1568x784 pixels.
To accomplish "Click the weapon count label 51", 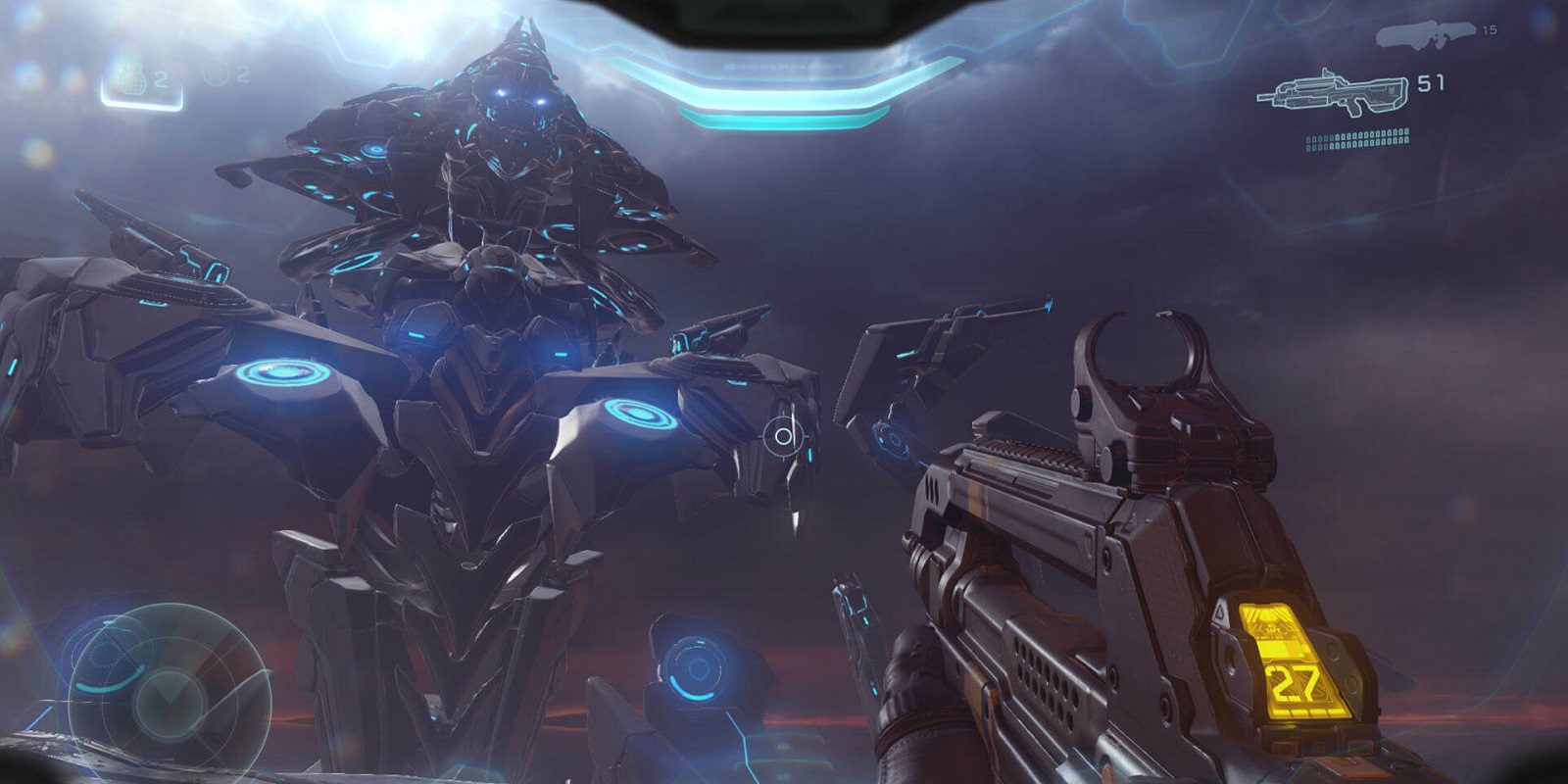I will tap(1430, 83).
